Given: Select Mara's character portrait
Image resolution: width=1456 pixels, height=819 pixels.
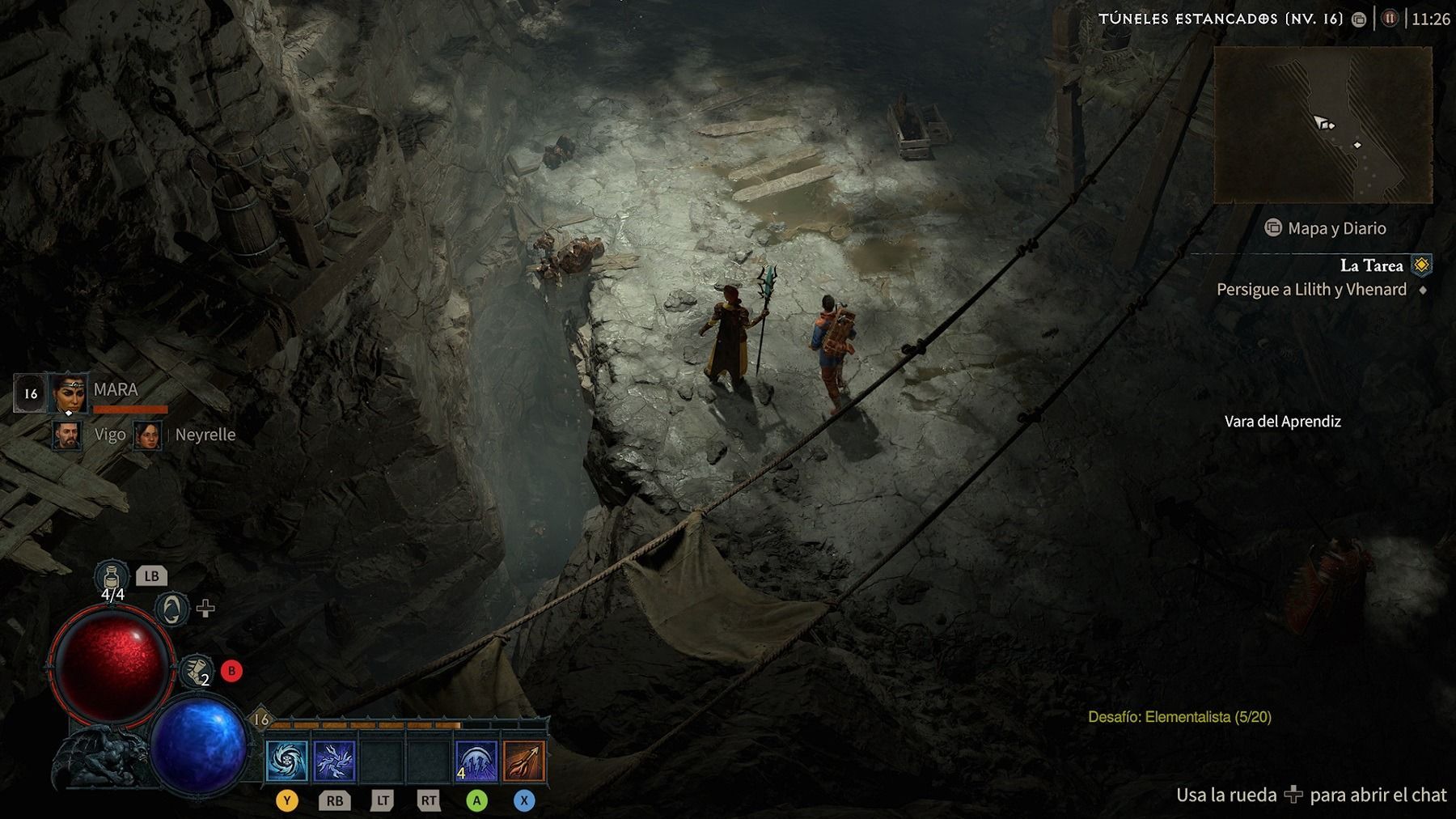Looking at the screenshot, I should pos(68,394).
